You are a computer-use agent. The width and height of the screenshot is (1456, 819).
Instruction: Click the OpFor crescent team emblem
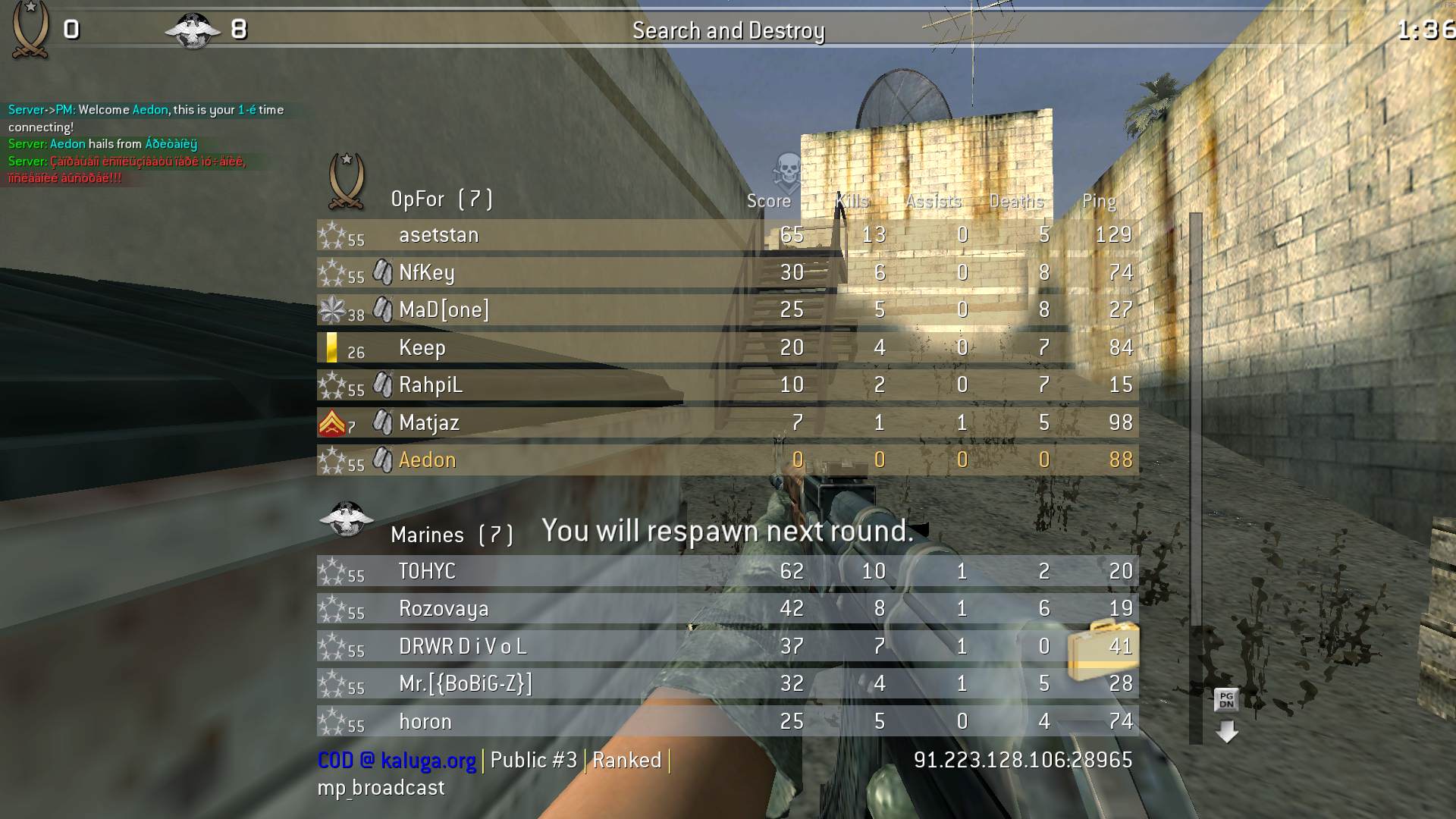click(x=346, y=182)
